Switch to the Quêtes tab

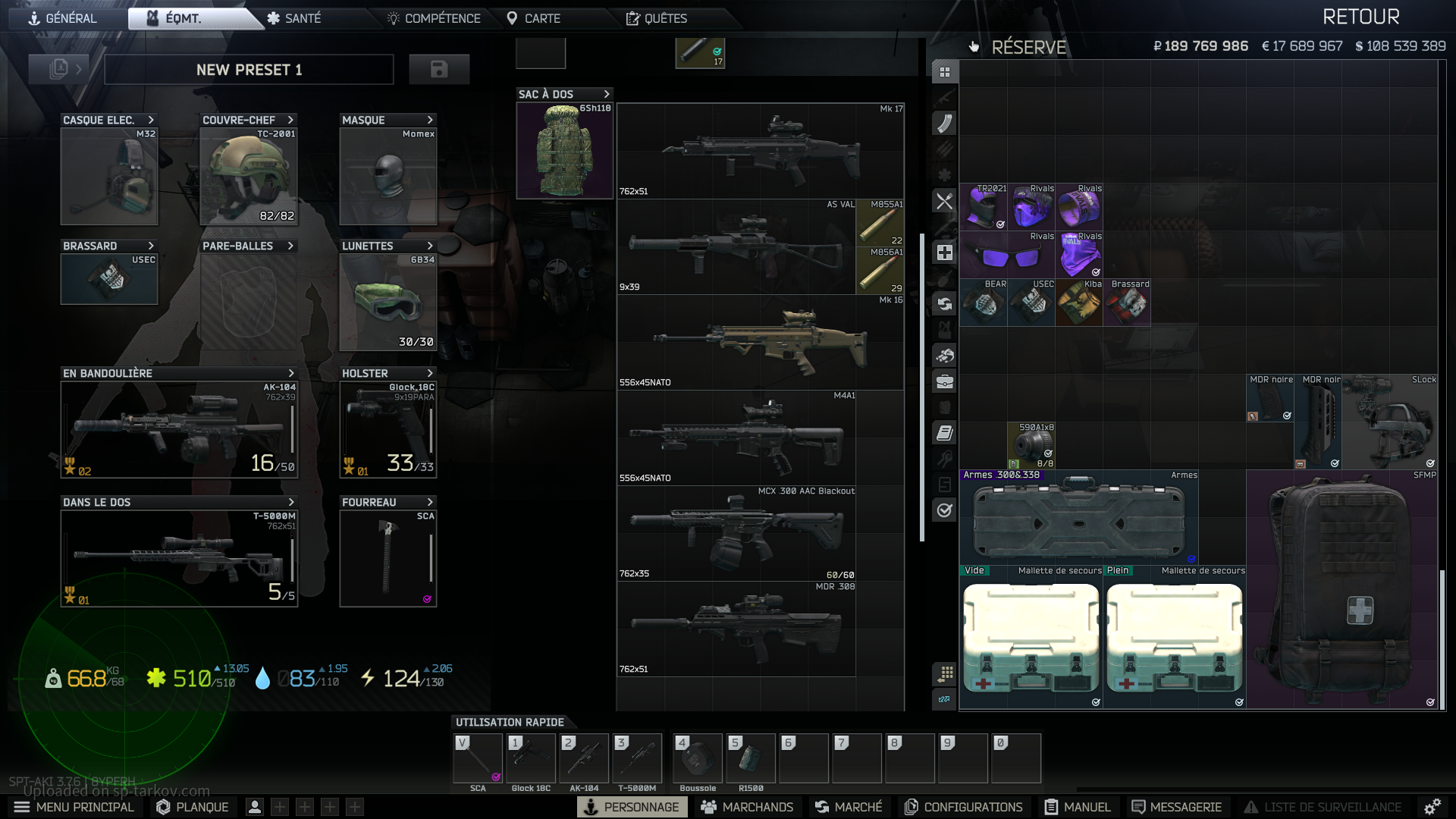(x=657, y=18)
